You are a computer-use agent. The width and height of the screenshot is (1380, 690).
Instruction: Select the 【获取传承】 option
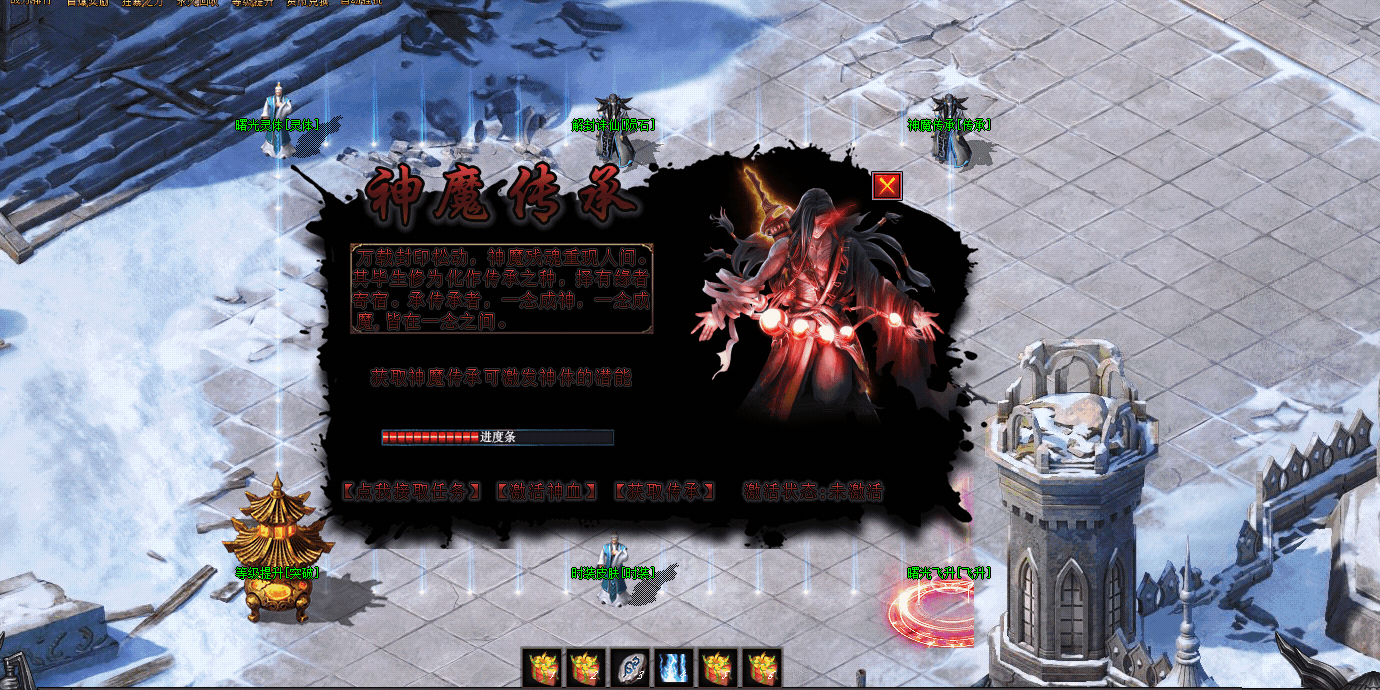tap(665, 491)
